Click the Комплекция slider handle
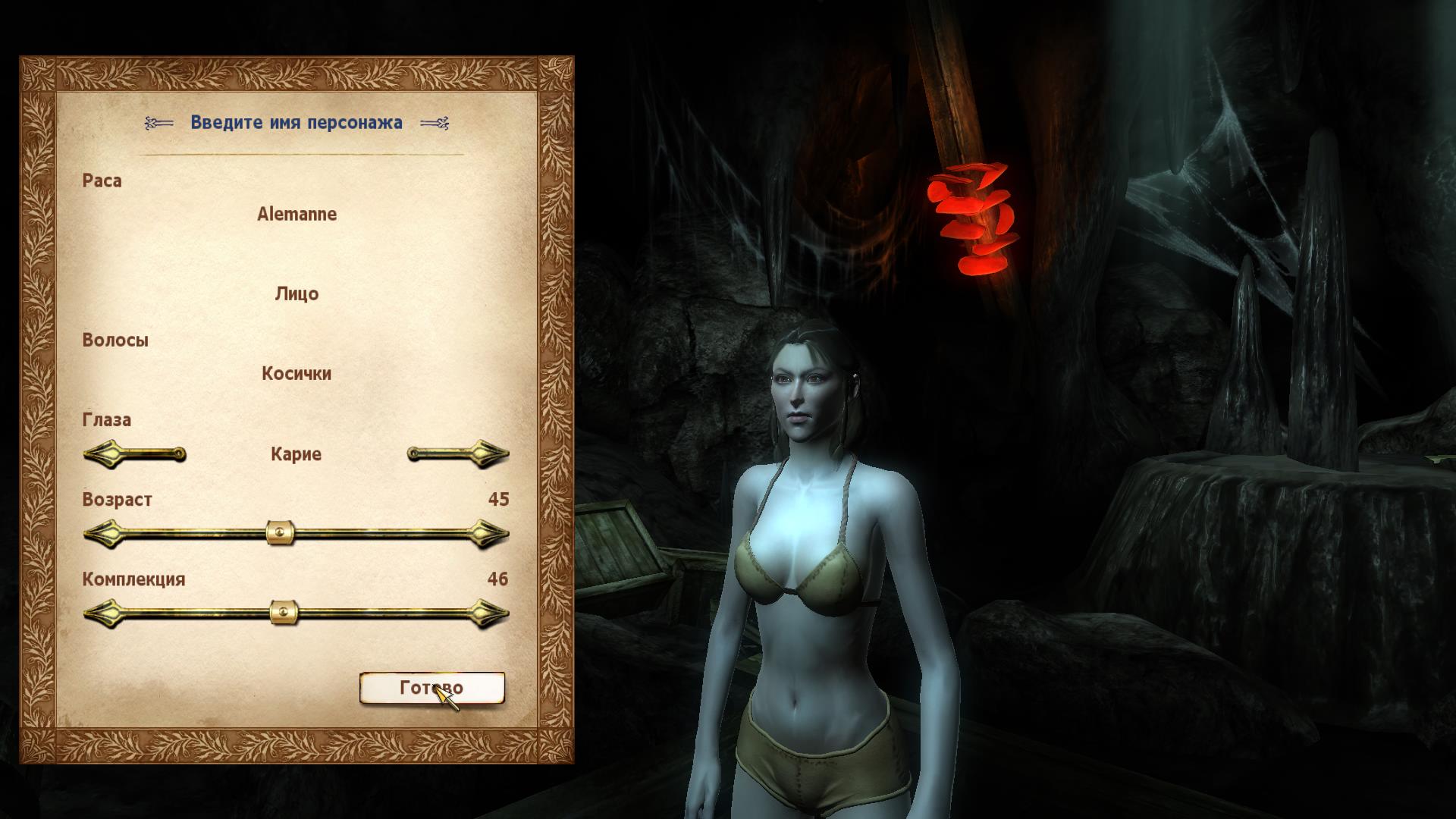Viewport: 1456px width, 819px height. [x=284, y=613]
